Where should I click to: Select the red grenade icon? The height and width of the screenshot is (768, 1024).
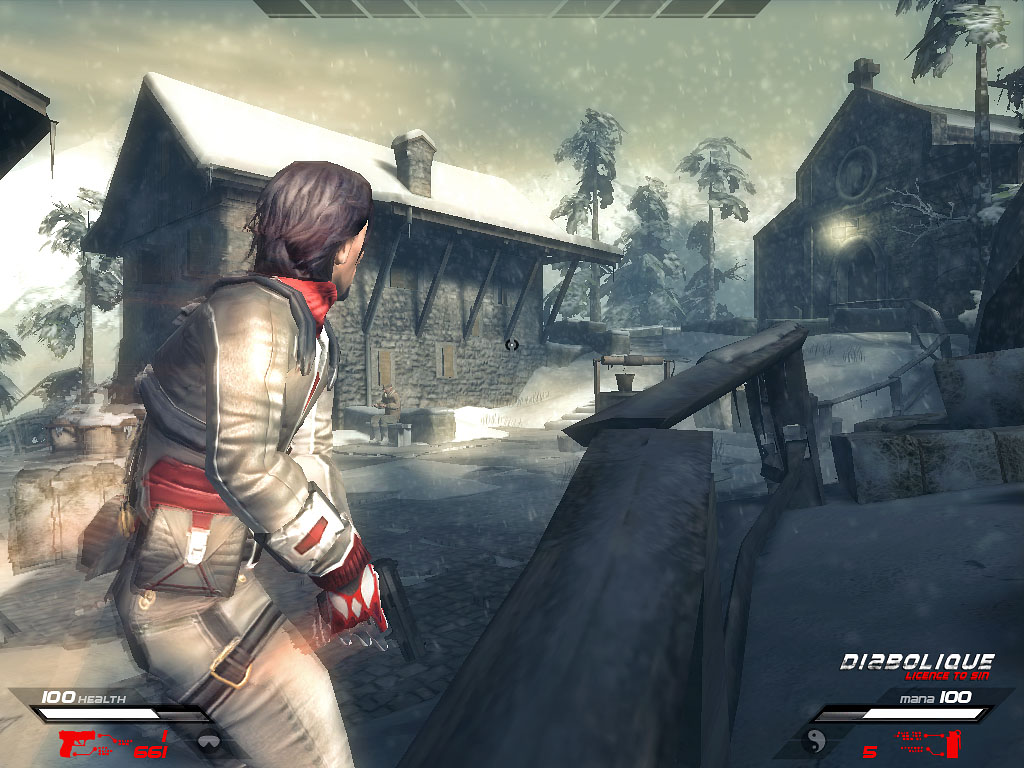(953, 742)
